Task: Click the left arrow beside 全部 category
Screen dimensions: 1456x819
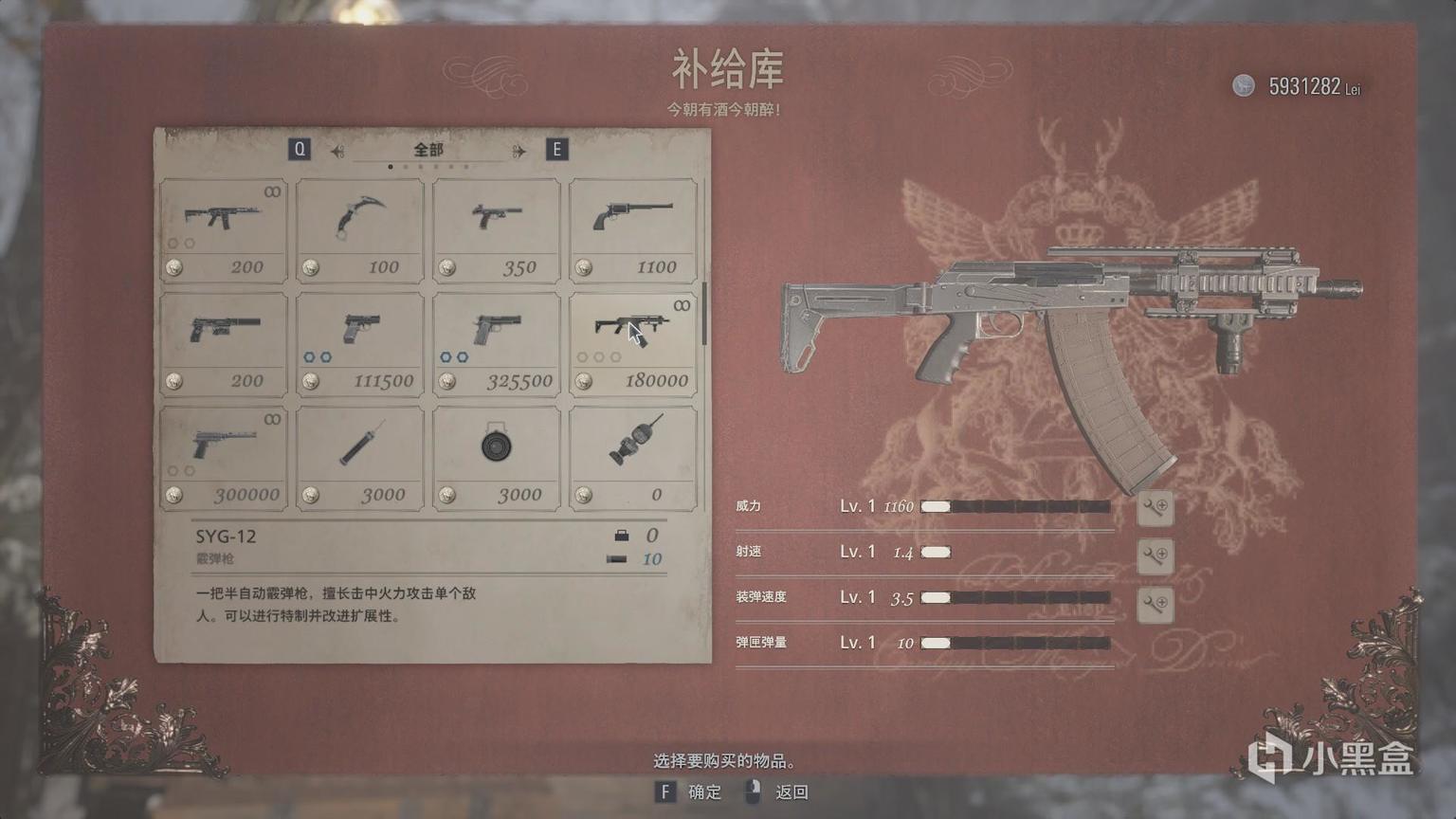Action: (337, 151)
